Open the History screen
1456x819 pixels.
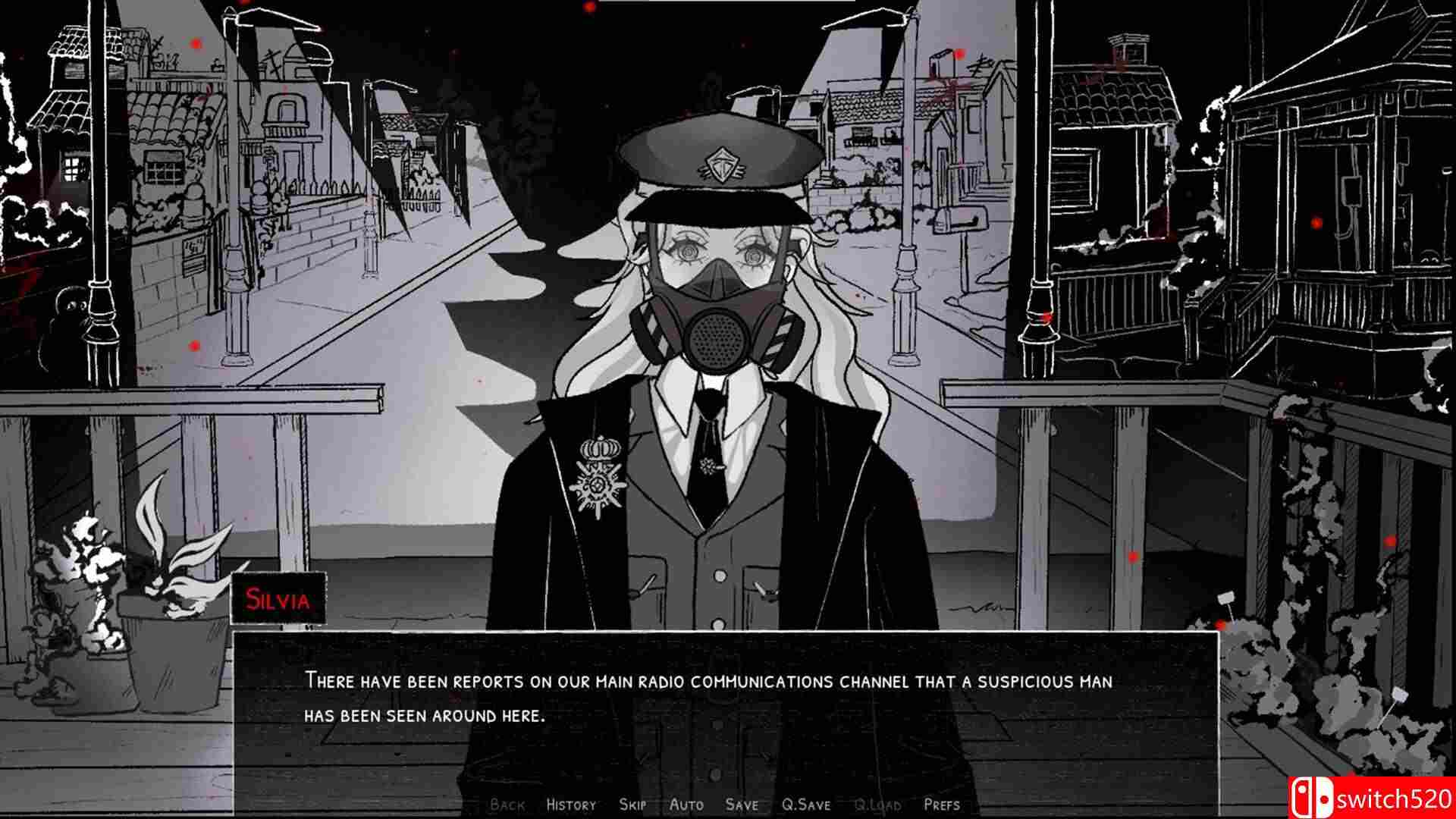(x=570, y=804)
